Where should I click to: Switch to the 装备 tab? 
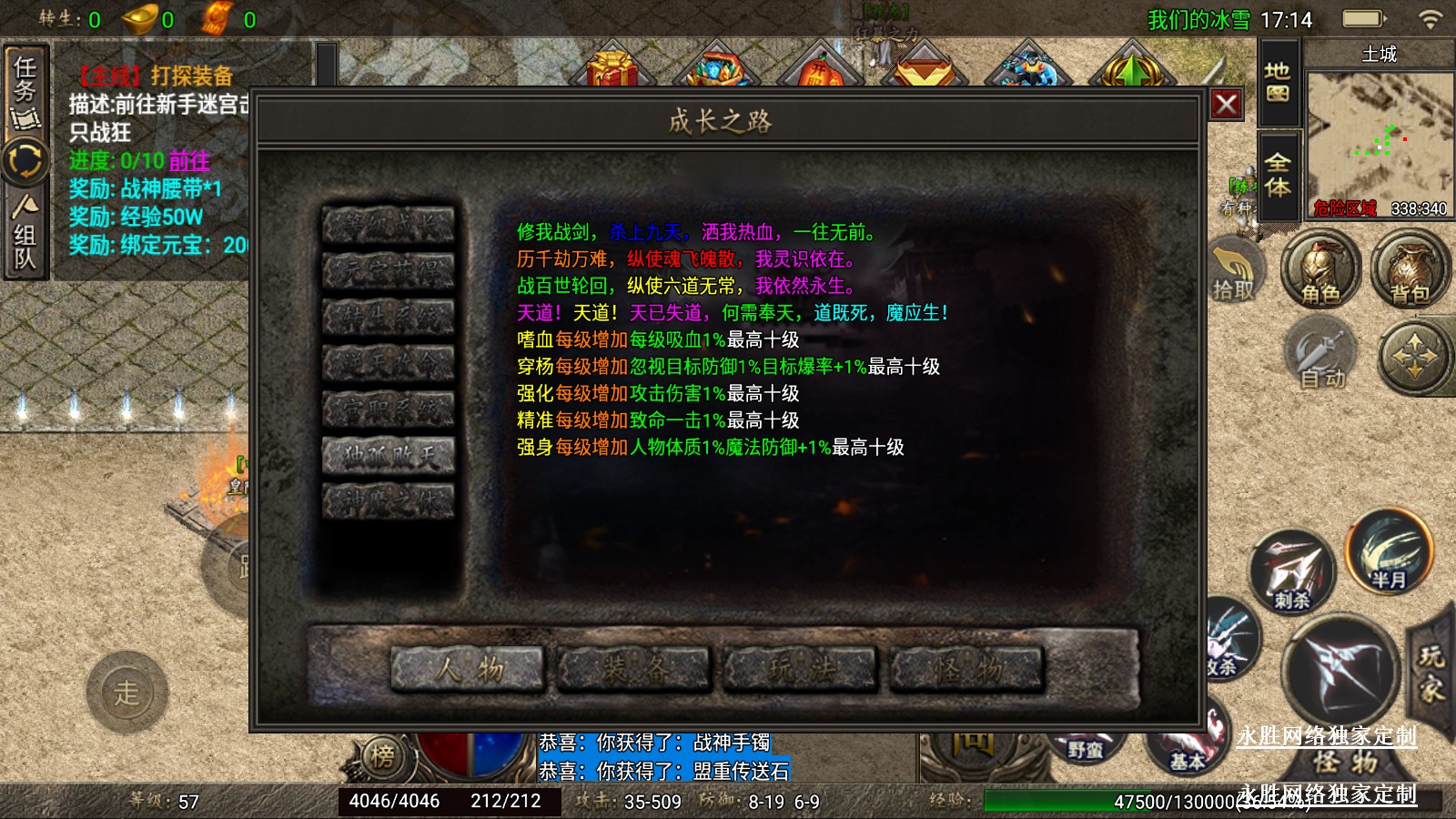click(634, 670)
